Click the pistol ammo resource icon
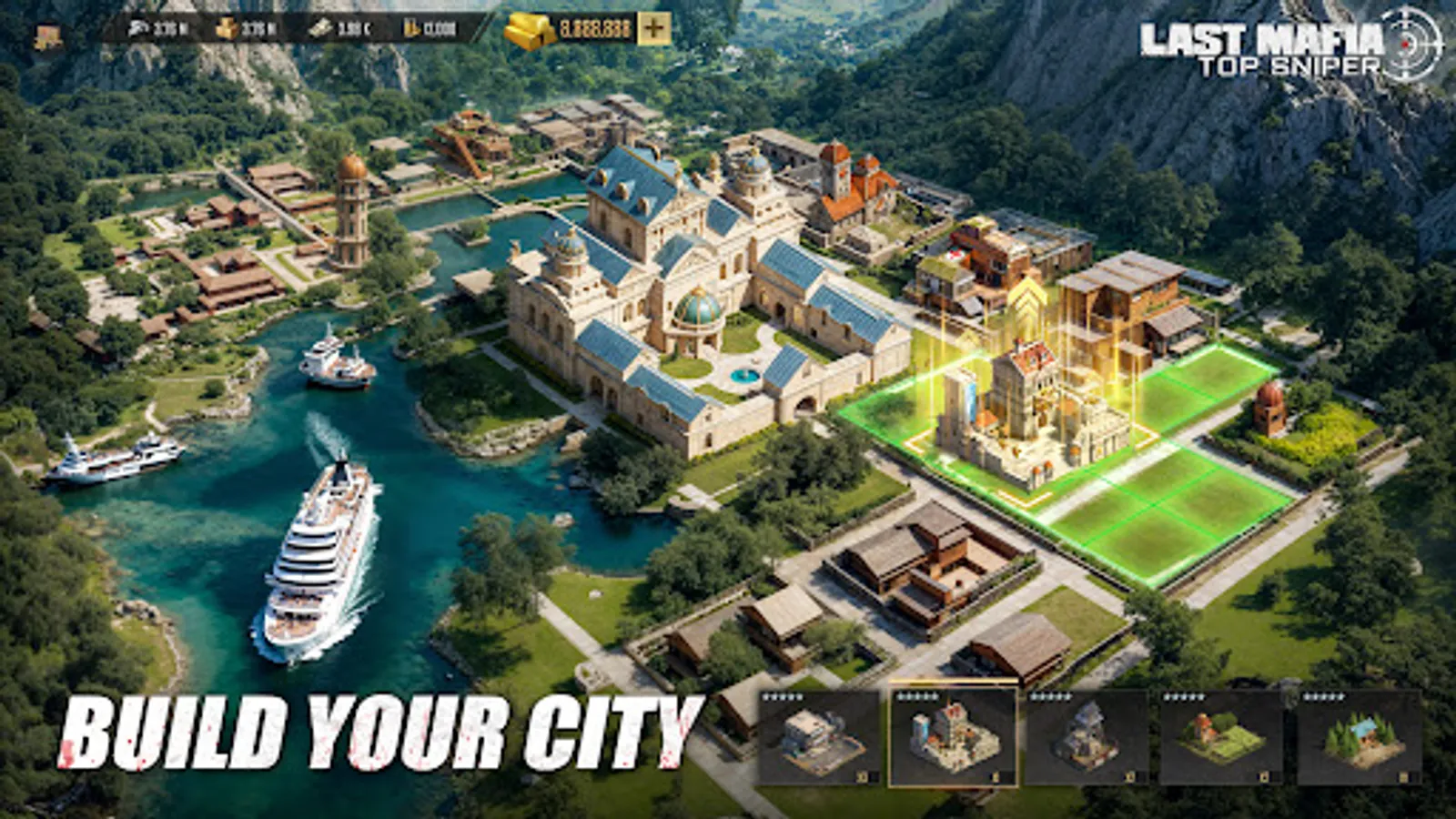The image size is (1456, 819). tap(138, 27)
